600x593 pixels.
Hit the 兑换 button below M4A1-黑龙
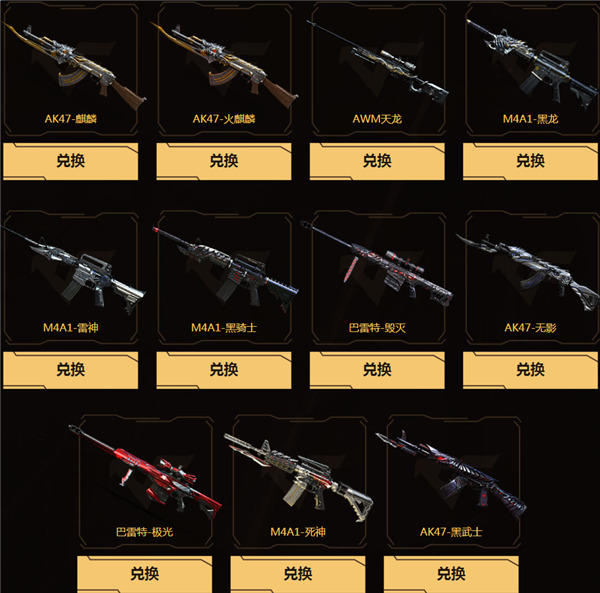[x=530, y=160]
